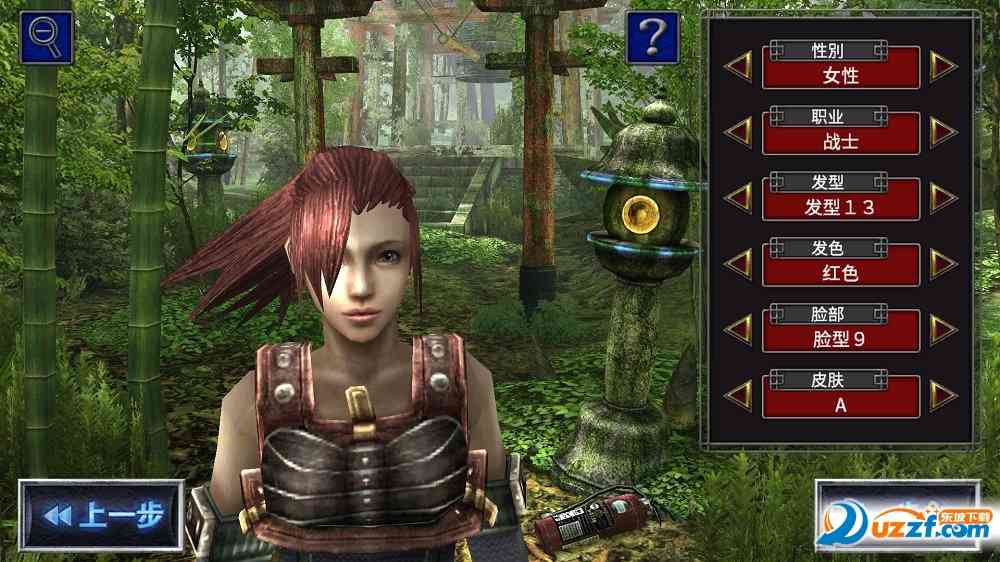Cycle 皮肤 forward with right arrow
The image size is (1000, 562).
943,396
